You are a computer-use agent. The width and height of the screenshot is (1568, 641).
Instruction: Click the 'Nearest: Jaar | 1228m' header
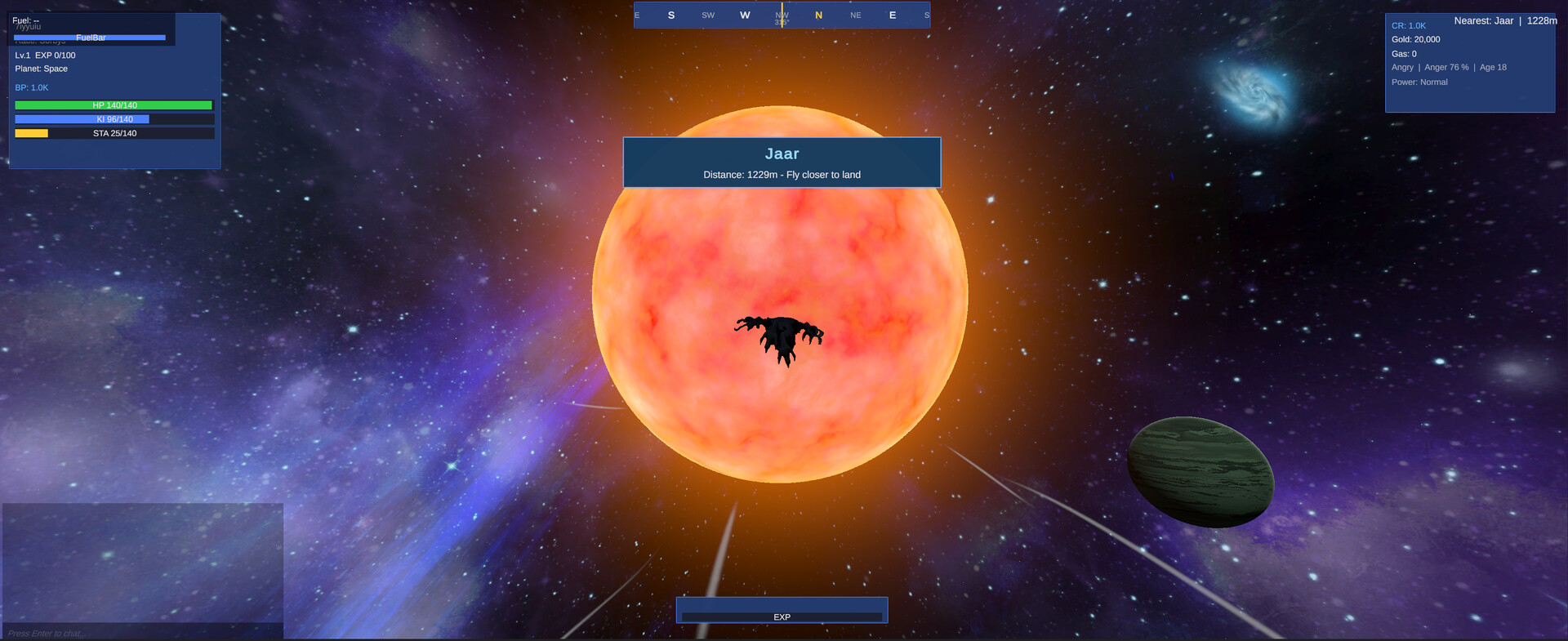1505,20
